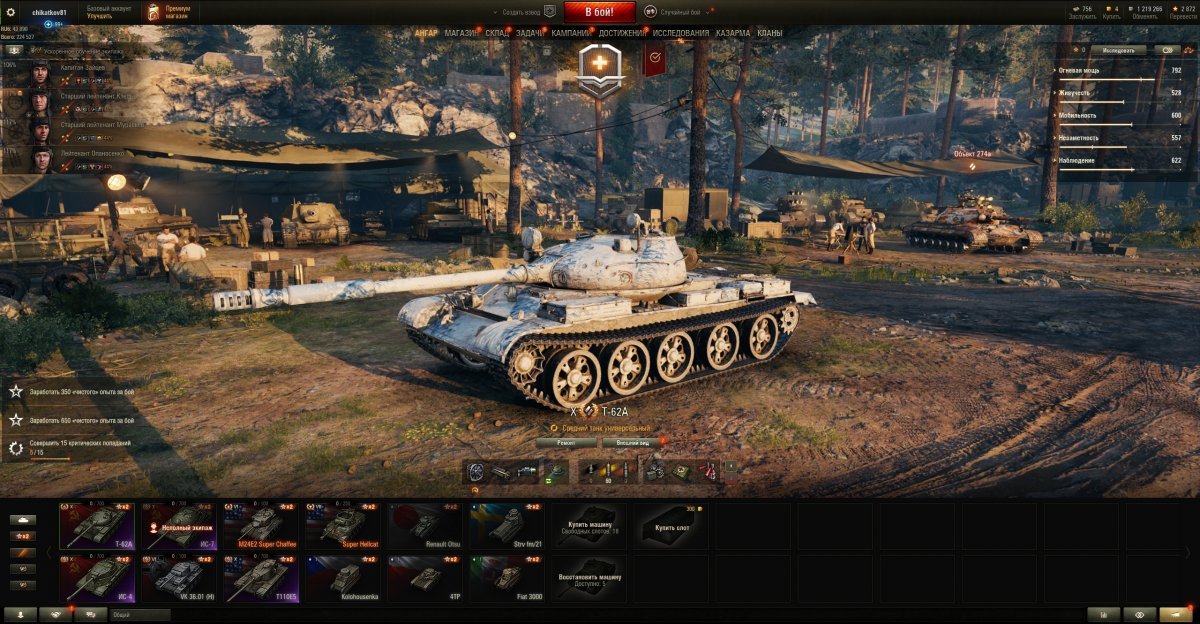Viewport: 1200px width, 624px height.
Task: Go to the Казарма (Barracks) tab
Action: [733, 33]
